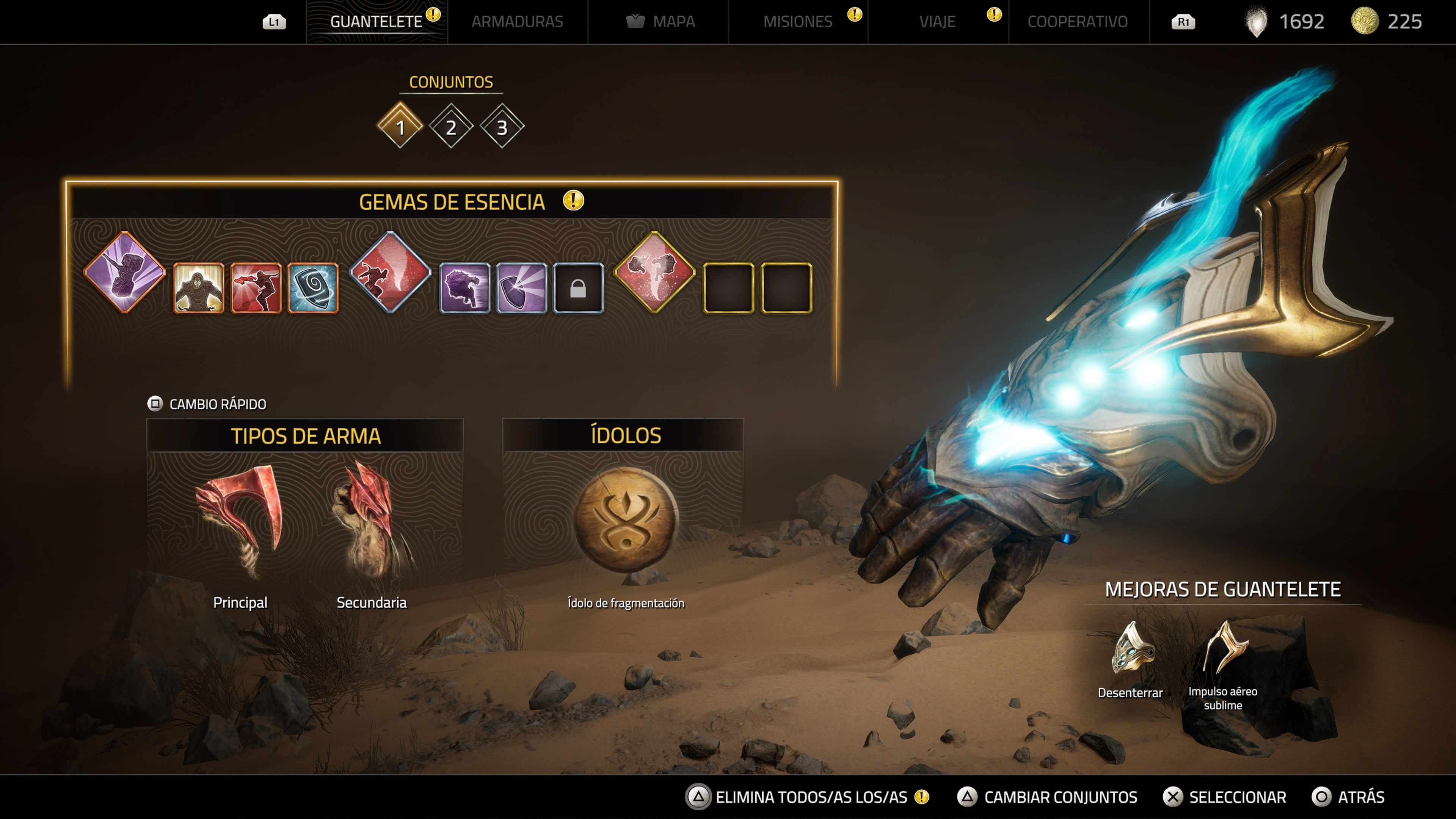Switch to conjunto number 2
Viewport: 1456px width, 819px height.
click(x=450, y=127)
